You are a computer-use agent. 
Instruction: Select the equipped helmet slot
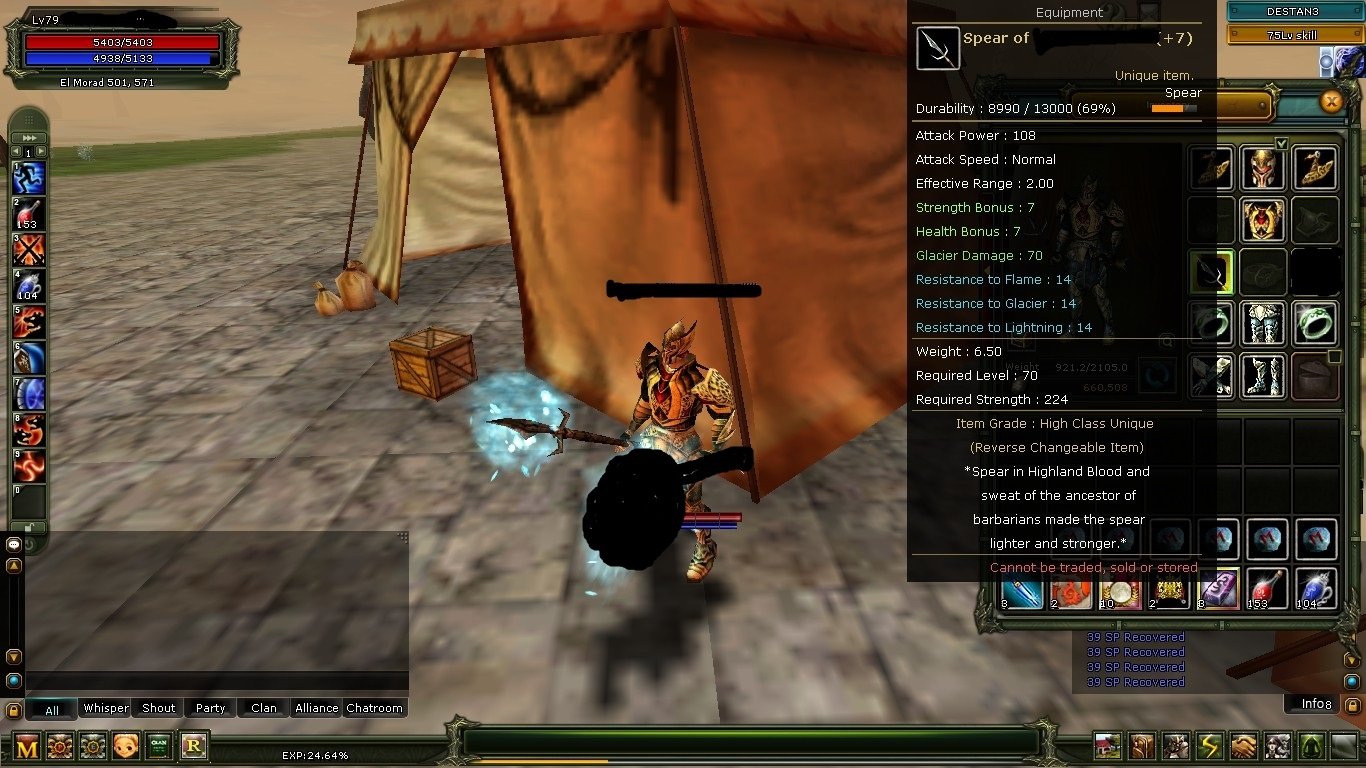[1262, 168]
